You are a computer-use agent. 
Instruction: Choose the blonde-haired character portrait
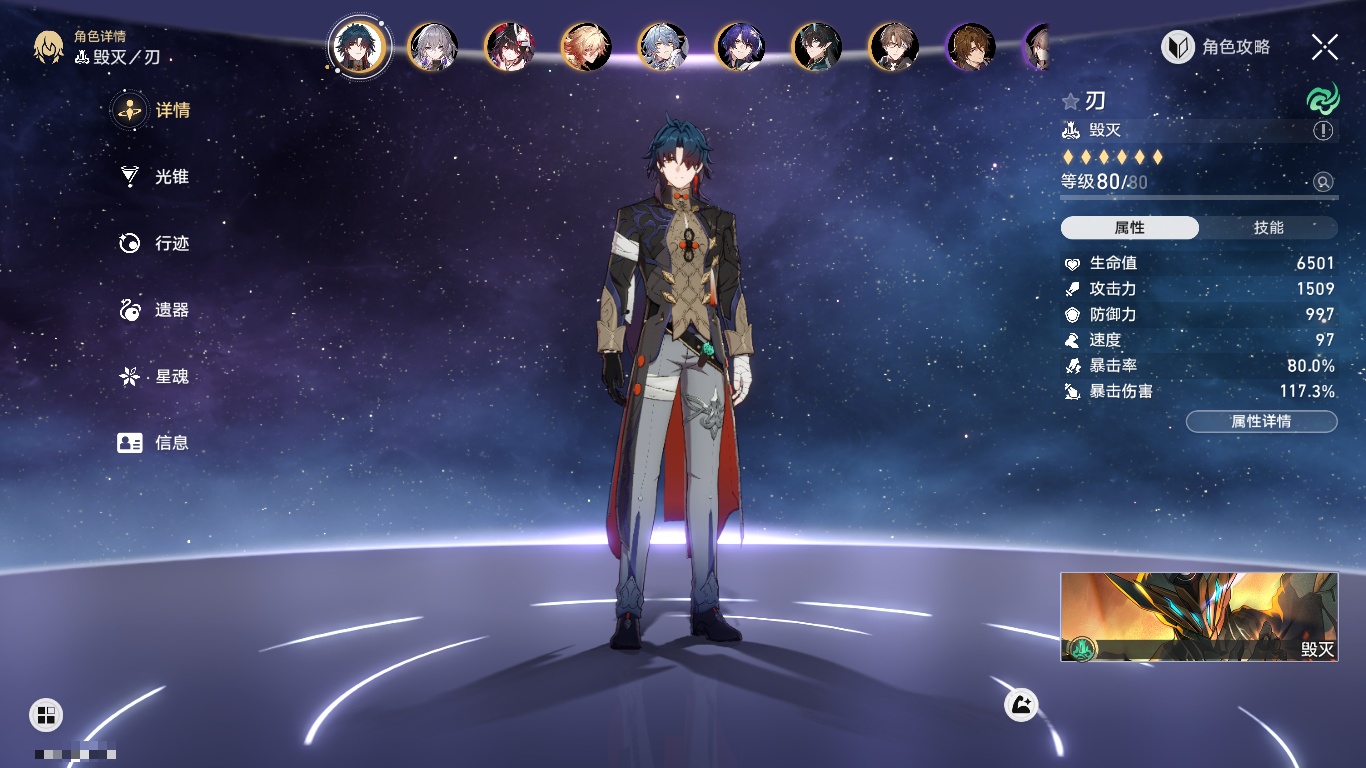587,47
